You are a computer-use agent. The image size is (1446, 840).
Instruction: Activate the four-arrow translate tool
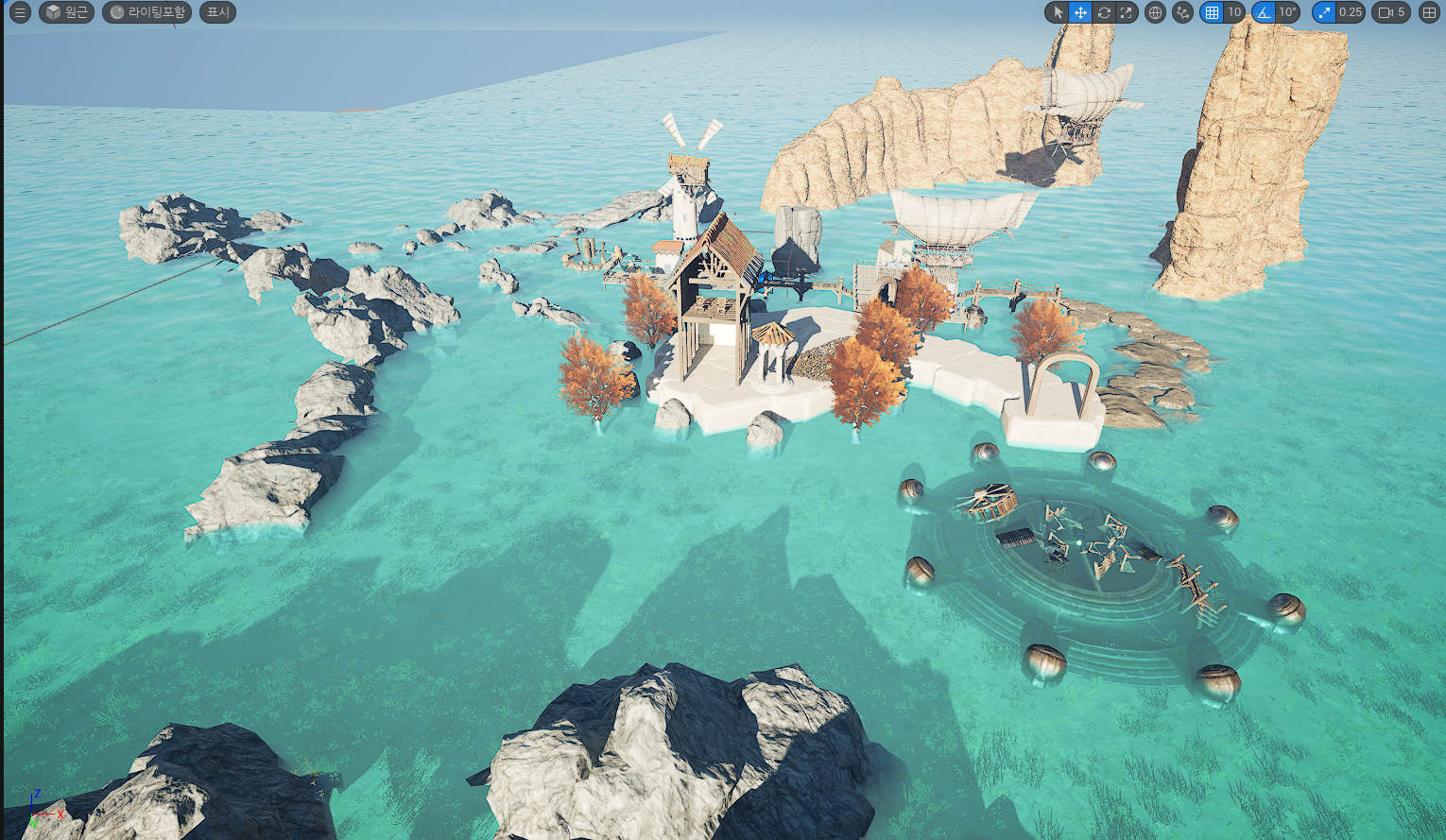(x=1080, y=12)
